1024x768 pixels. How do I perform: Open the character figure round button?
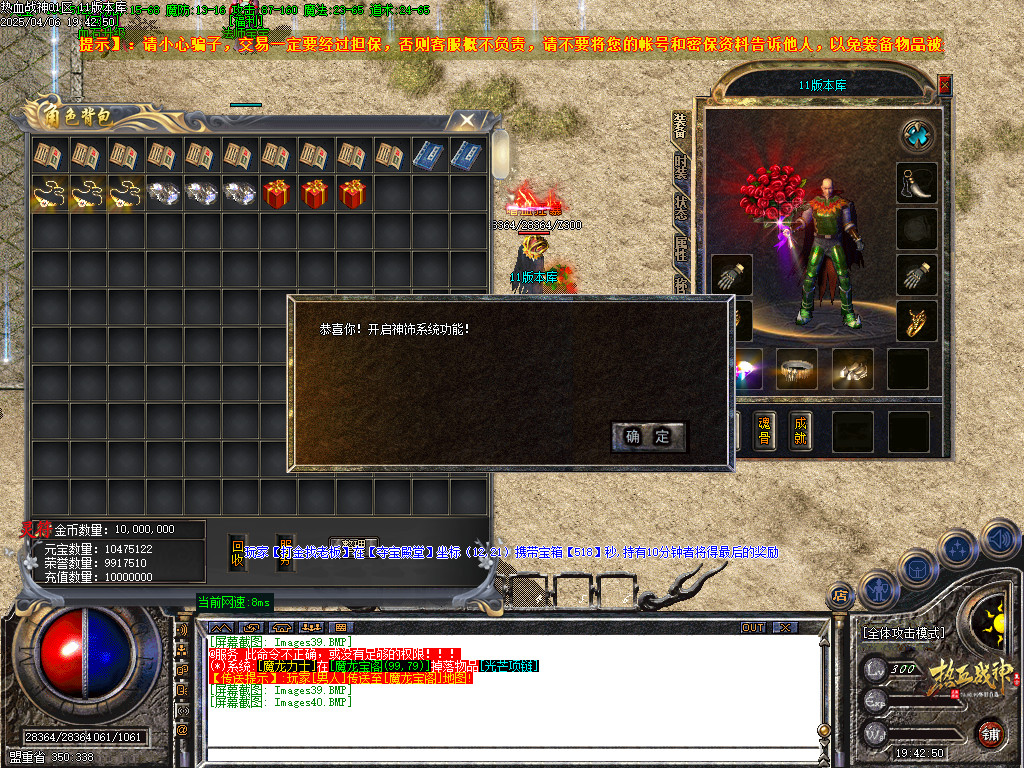(877, 590)
